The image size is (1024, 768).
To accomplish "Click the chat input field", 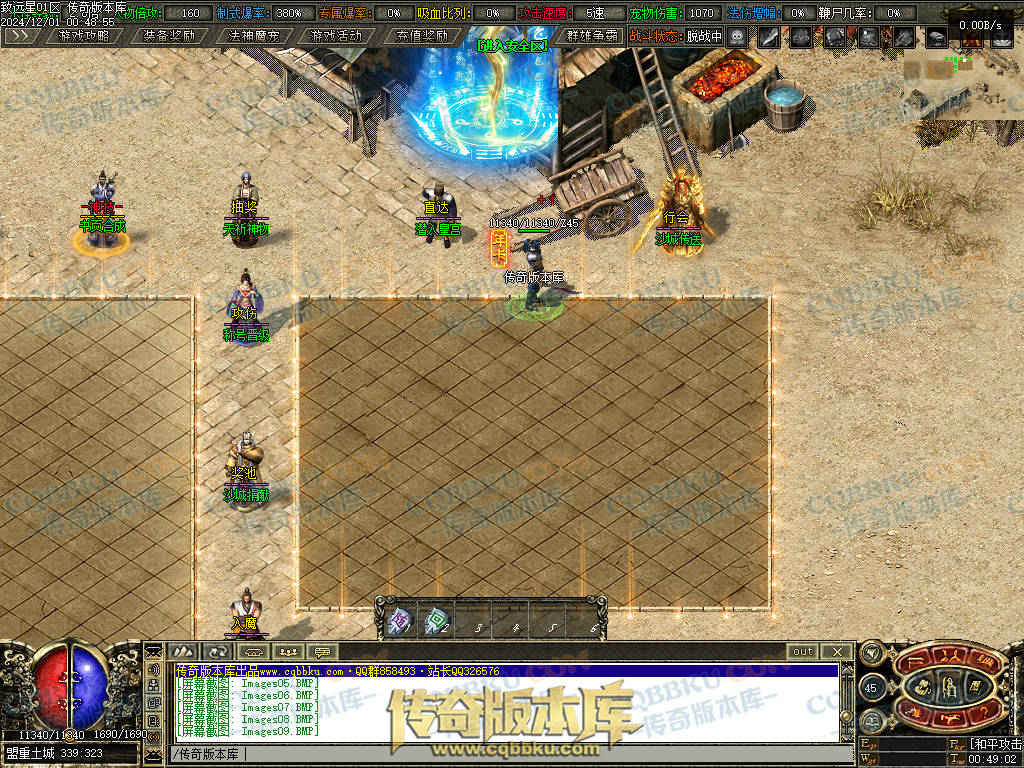I will click(500, 754).
